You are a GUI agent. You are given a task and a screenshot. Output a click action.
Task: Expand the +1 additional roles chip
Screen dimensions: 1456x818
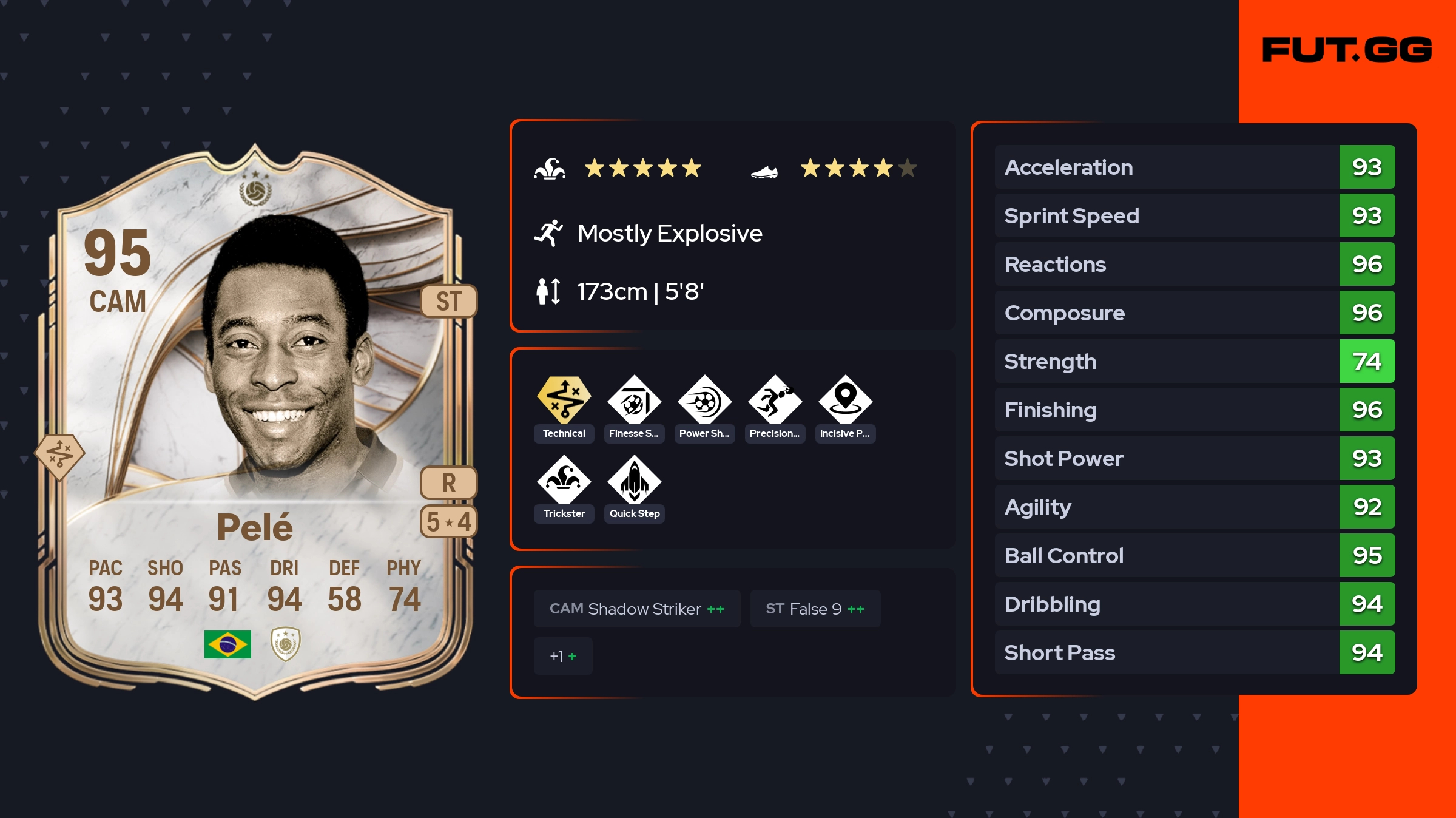coord(562,656)
